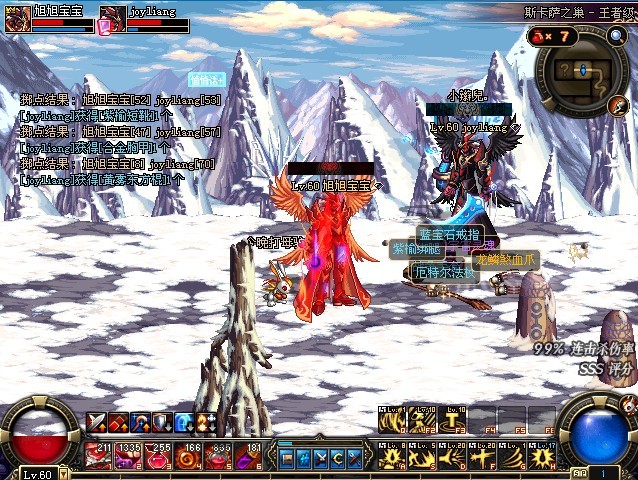Activate the Lv.5 skill on slot S

(x=422, y=456)
